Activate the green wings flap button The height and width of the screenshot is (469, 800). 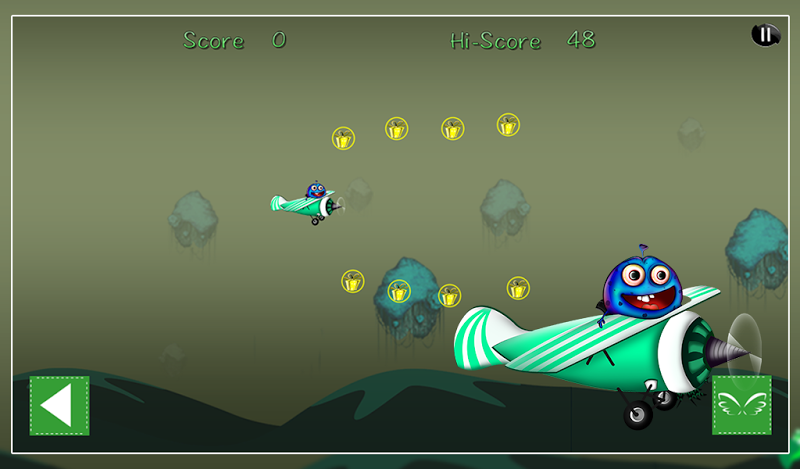[741, 405]
